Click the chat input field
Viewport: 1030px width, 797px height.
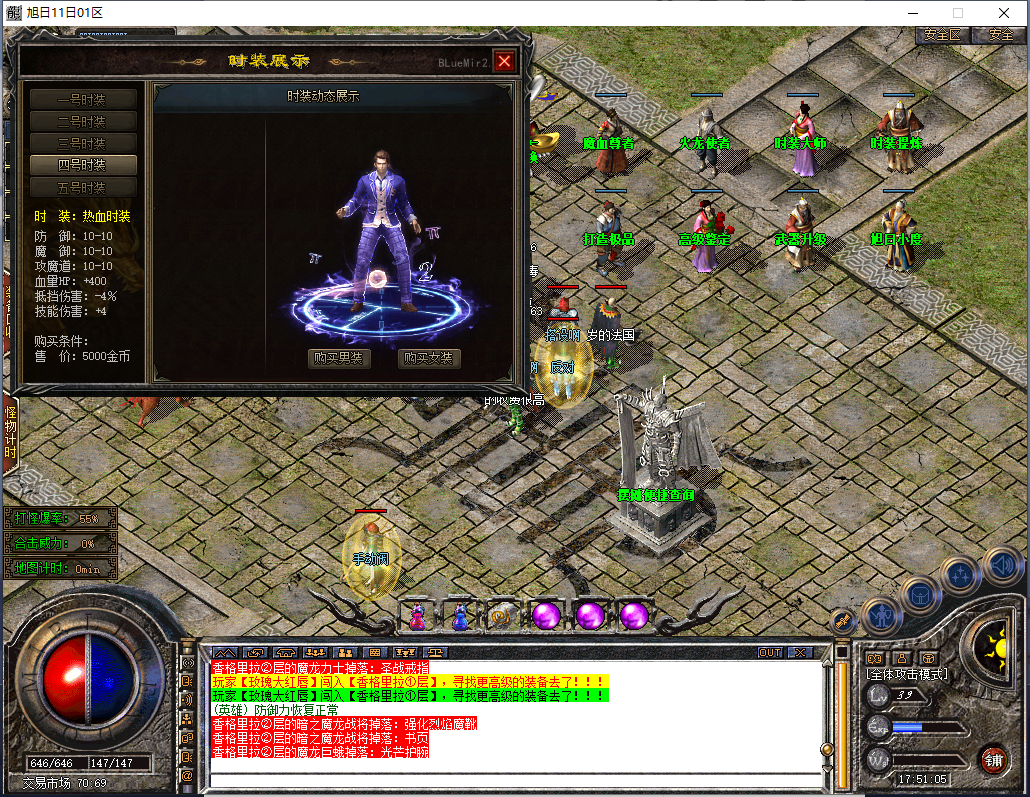(515, 779)
